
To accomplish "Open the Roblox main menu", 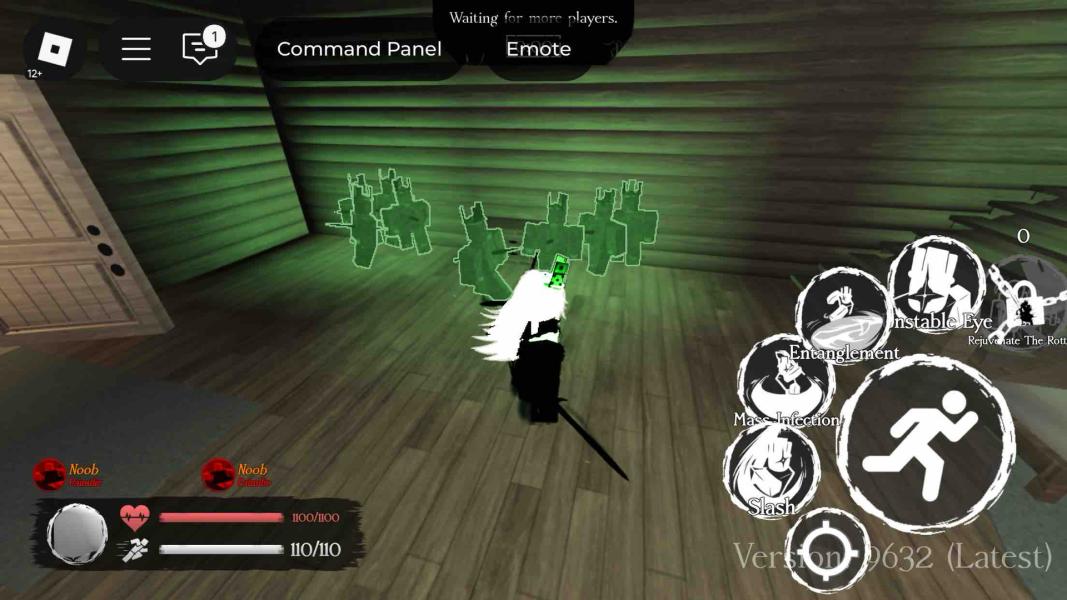I will click(x=54, y=49).
